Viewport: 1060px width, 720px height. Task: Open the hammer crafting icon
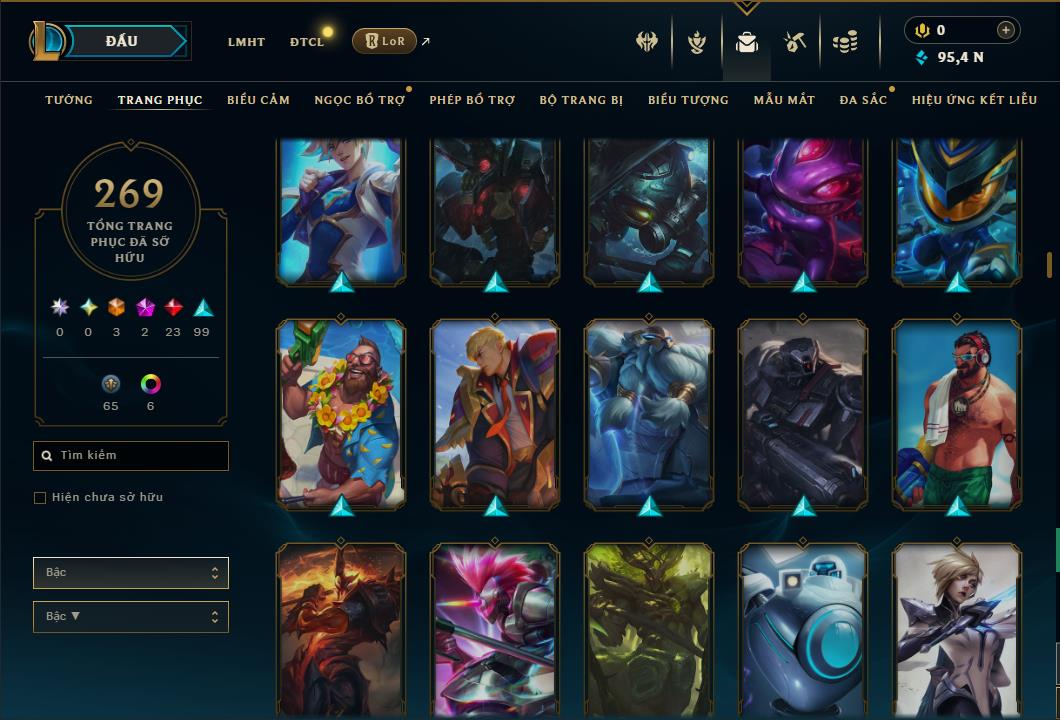[x=796, y=42]
